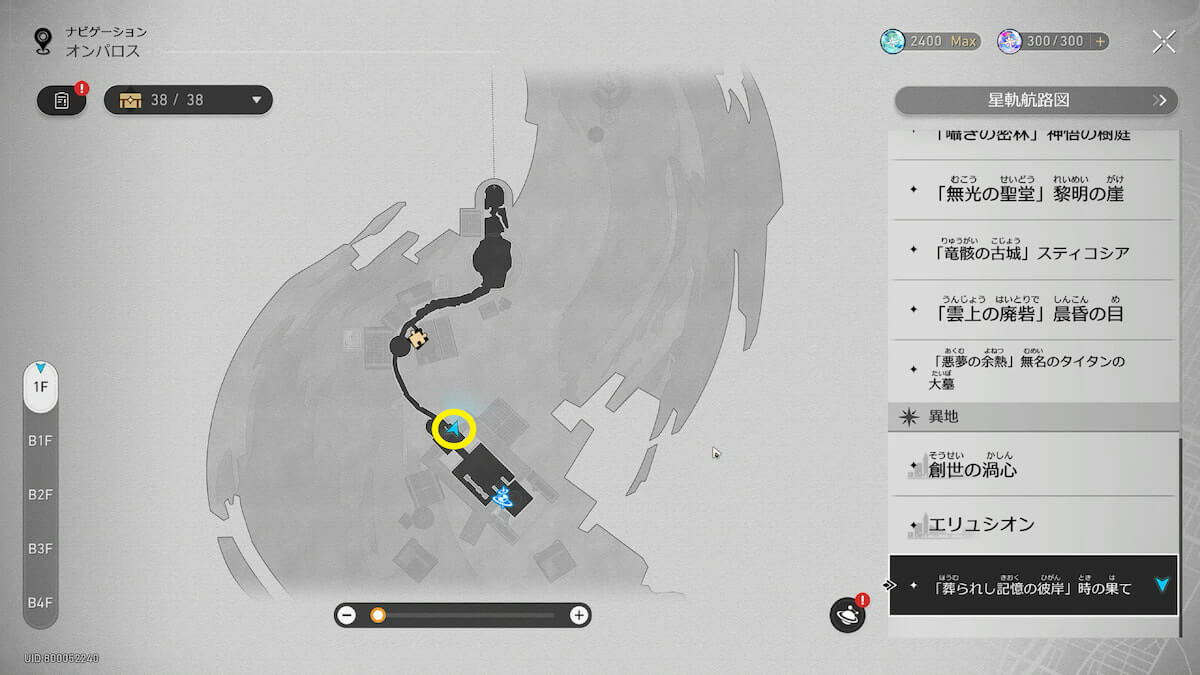Select 「葬られし記憶の彼岸」時の果て entry
Screen dimensions: 1200x675
click(x=1030, y=585)
